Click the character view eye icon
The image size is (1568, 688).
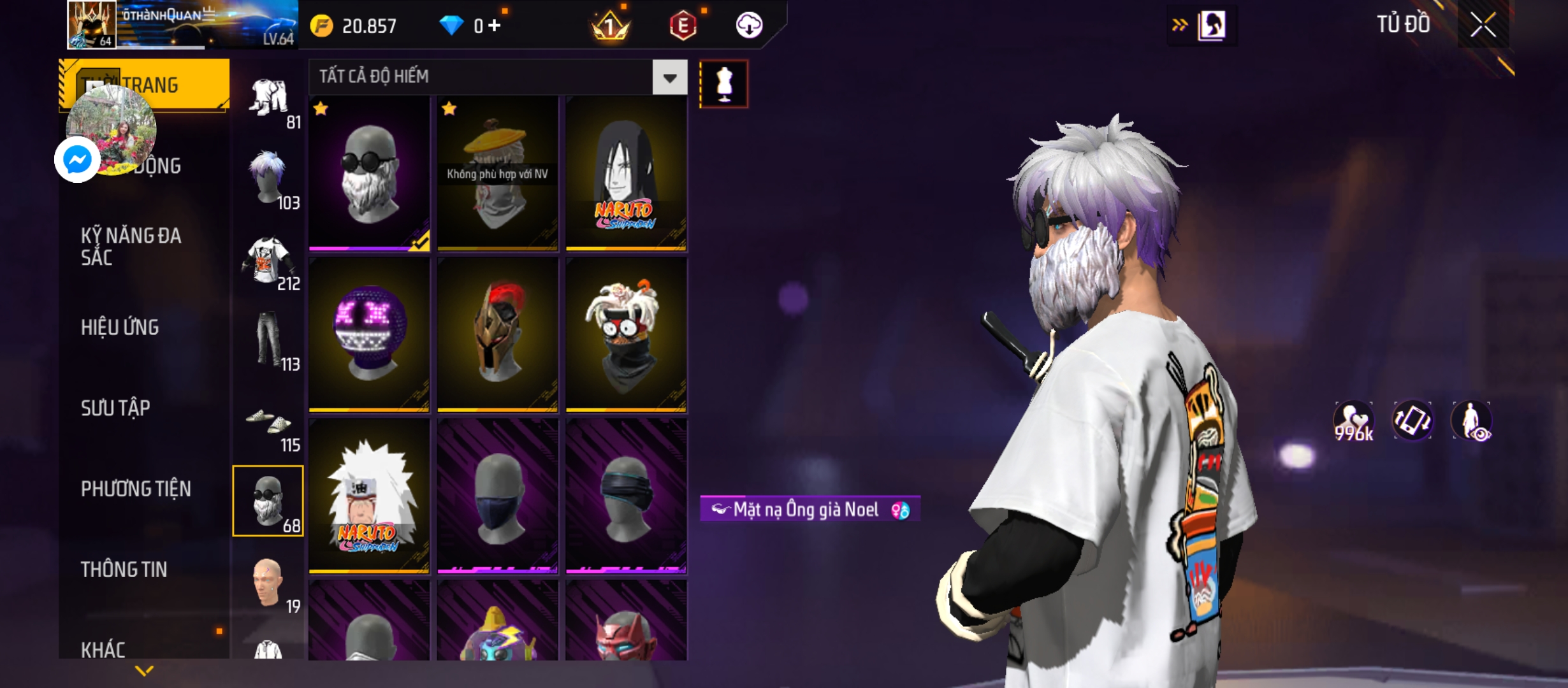coord(1471,421)
